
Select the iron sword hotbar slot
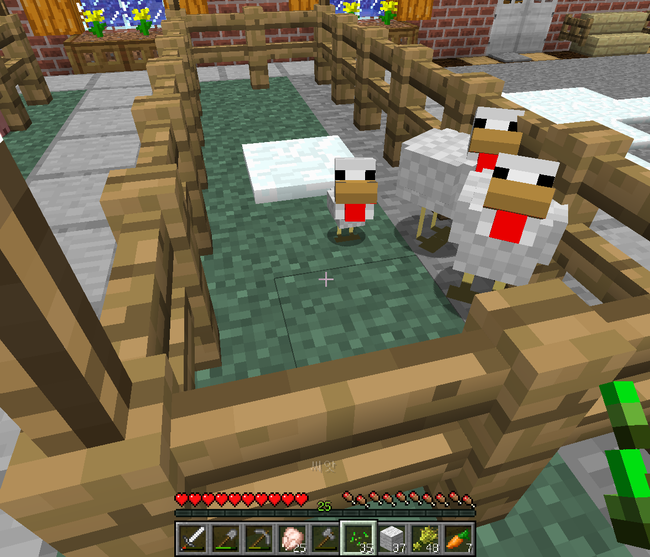point(191,538)
